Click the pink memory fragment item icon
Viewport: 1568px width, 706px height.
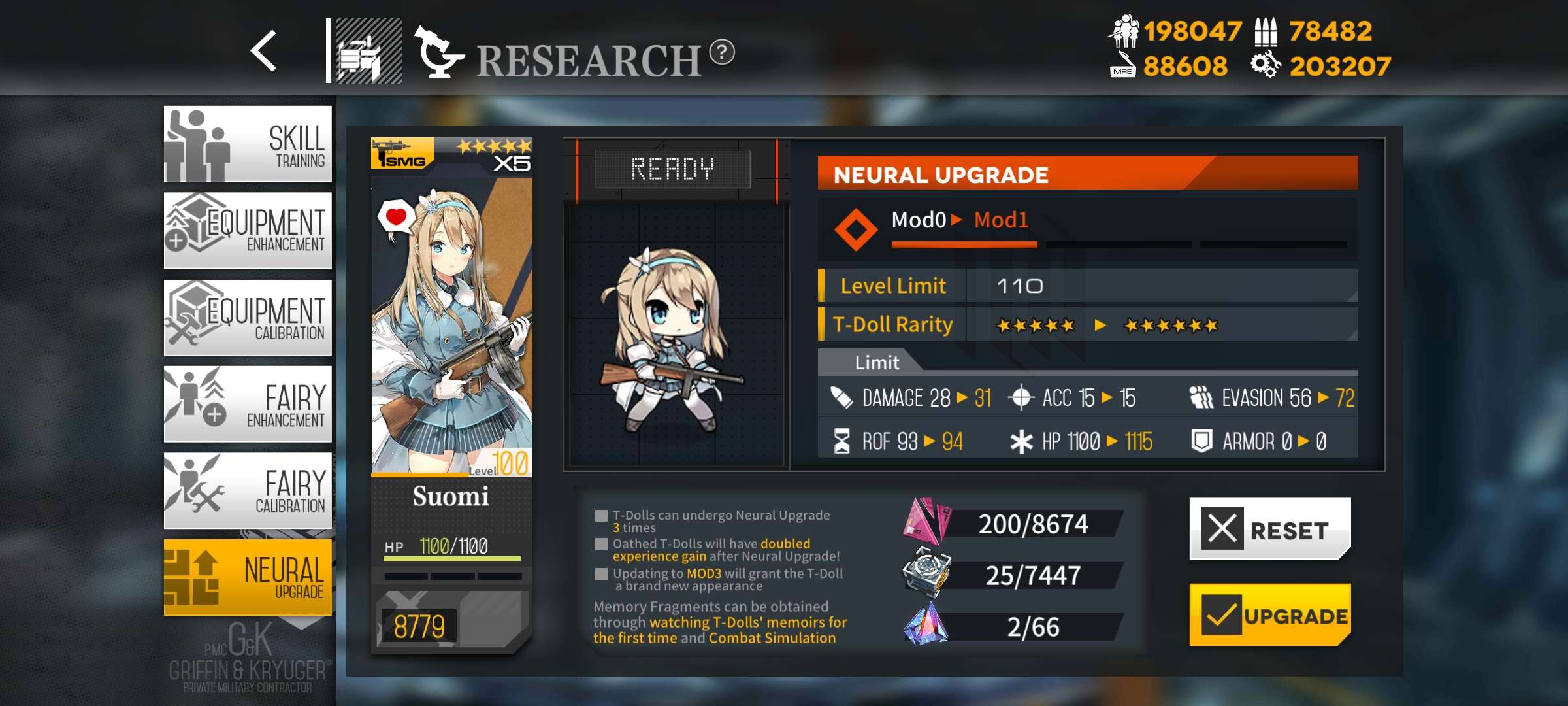pyautogui.click(x=924, y=523)
